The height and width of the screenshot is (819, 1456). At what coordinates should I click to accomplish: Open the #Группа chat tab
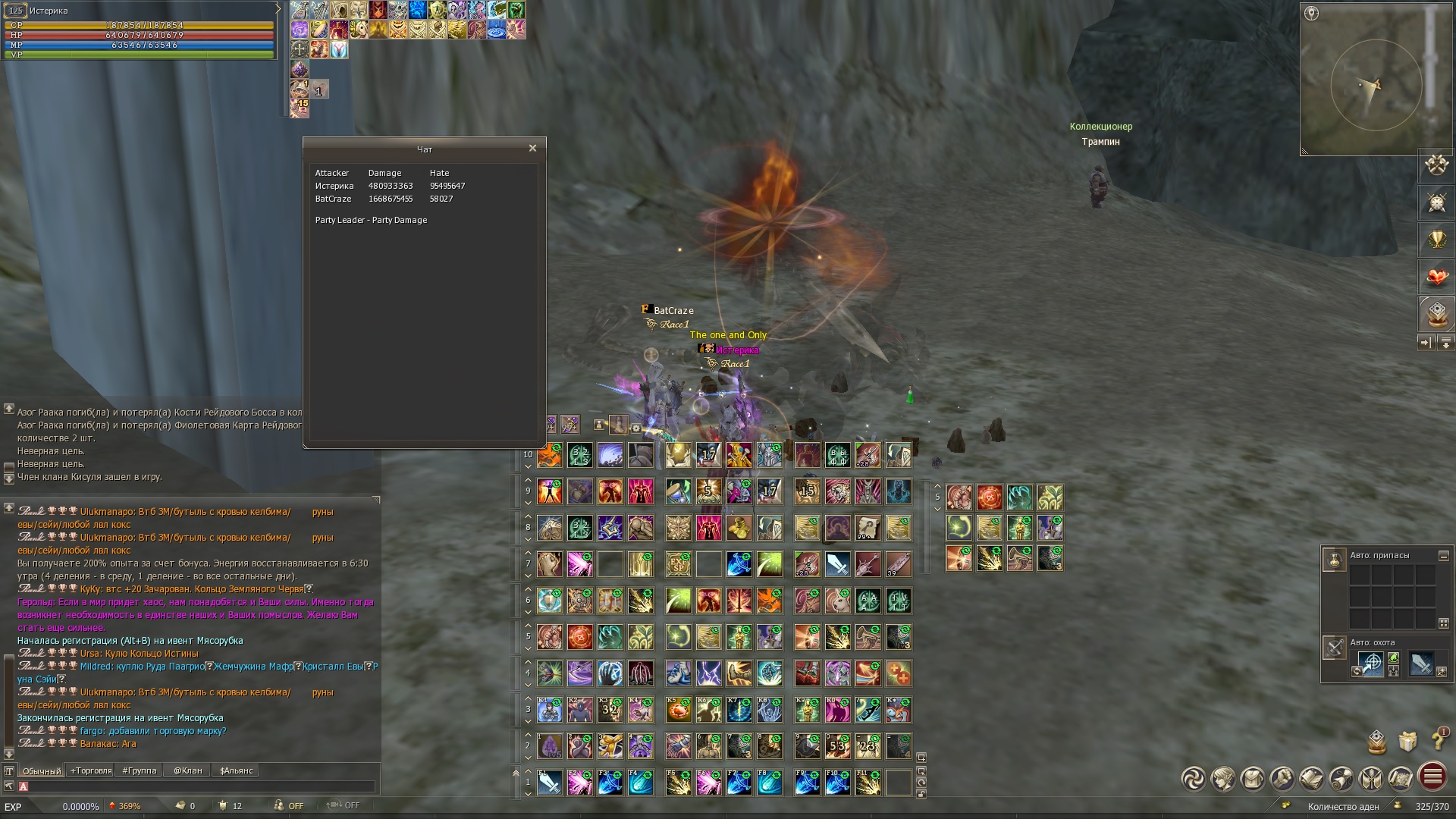point(139,770)
